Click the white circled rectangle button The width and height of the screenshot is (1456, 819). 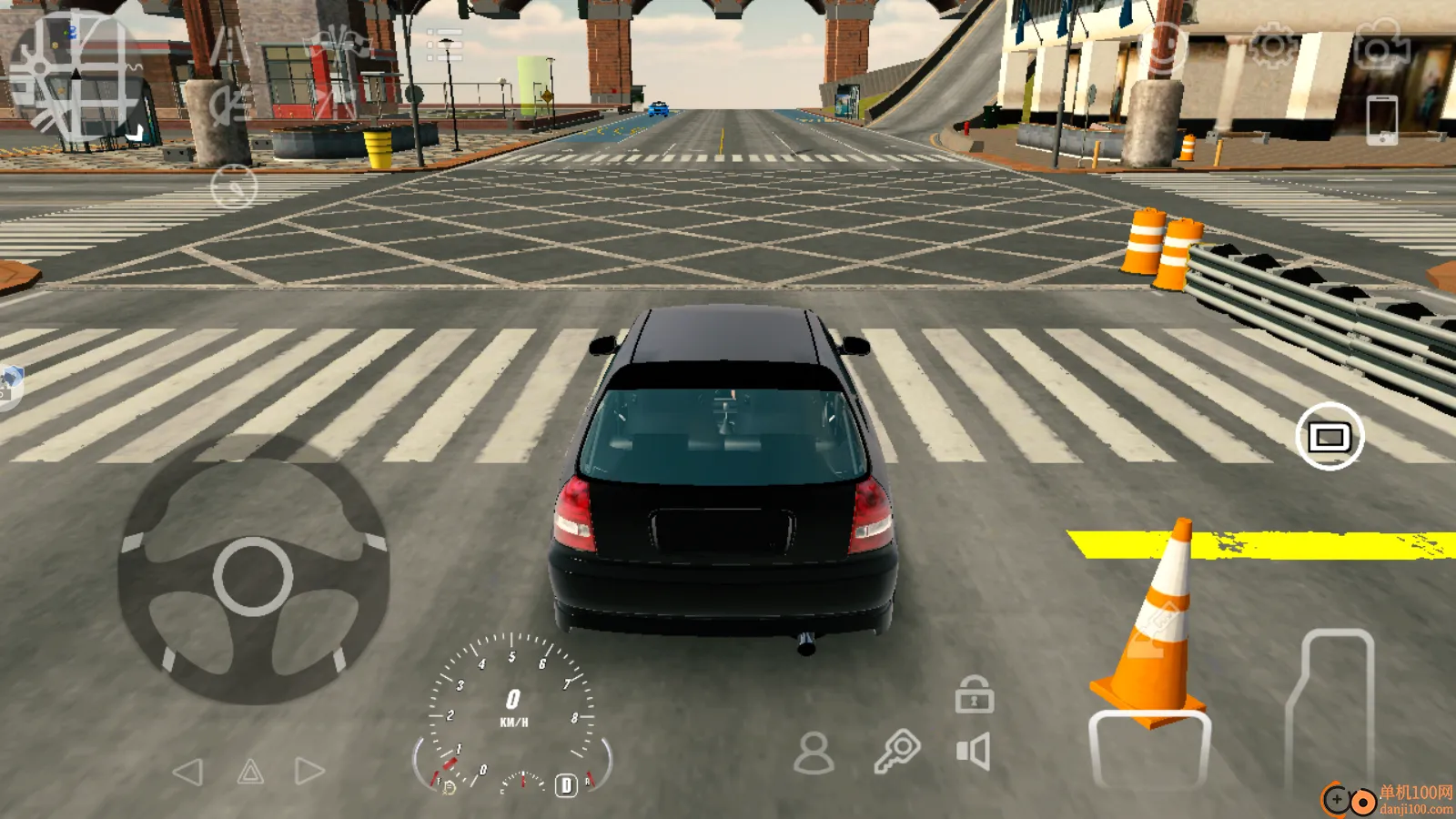point(1329,437)
